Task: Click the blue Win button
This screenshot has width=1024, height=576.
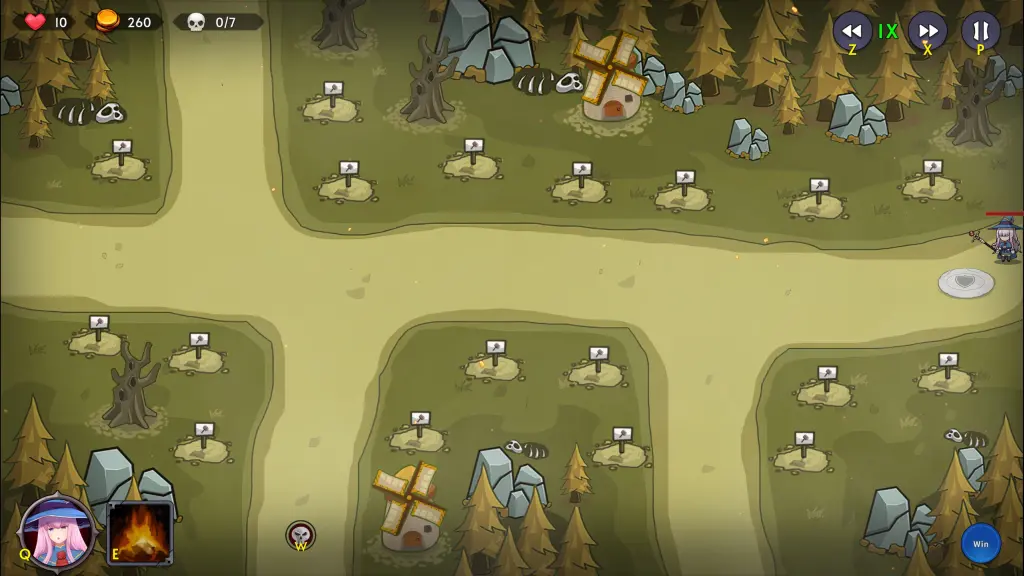Action: pyautogui.click(x=980, y=544)
